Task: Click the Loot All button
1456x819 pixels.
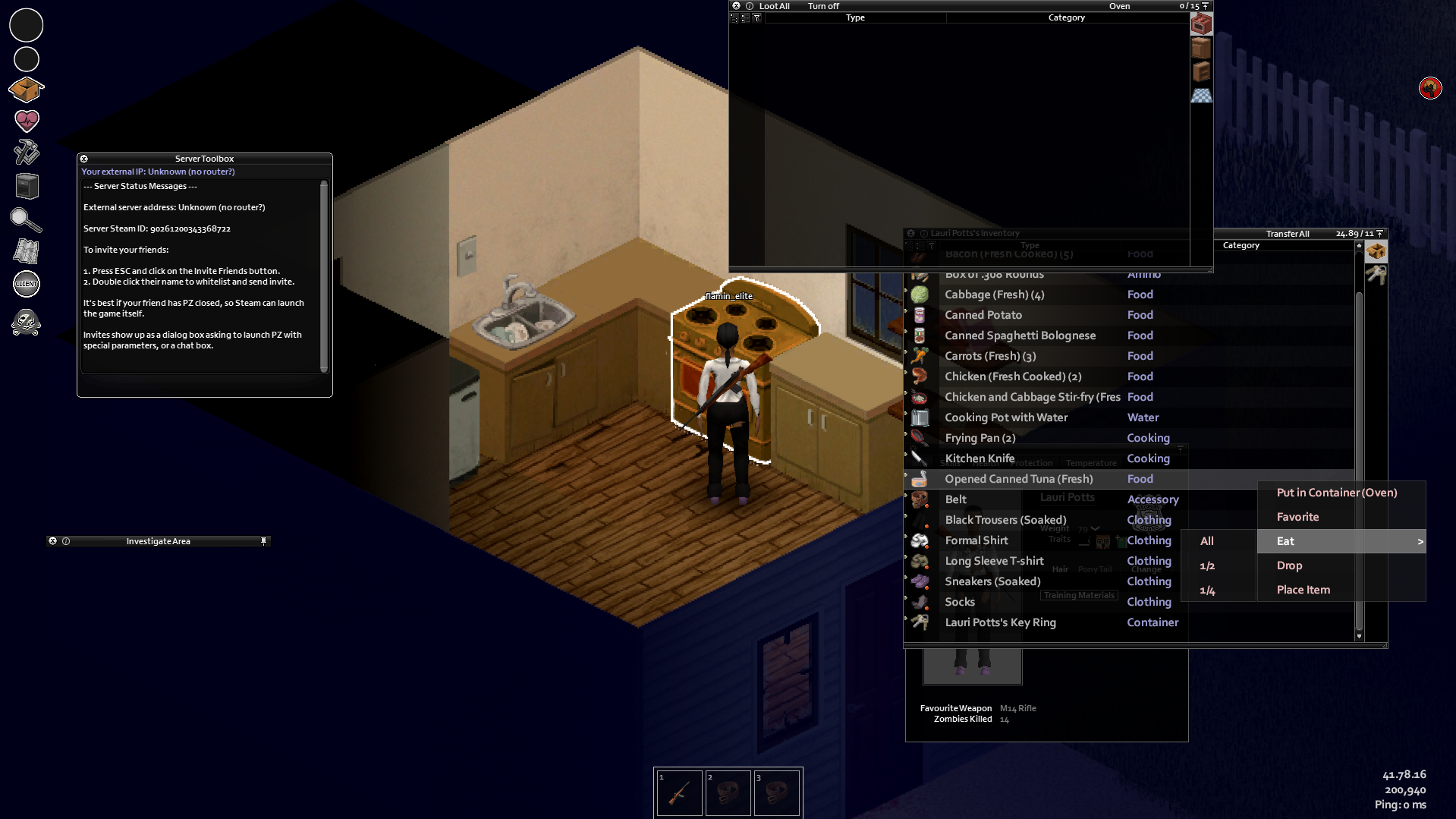Action: click(x=774, y=5)
